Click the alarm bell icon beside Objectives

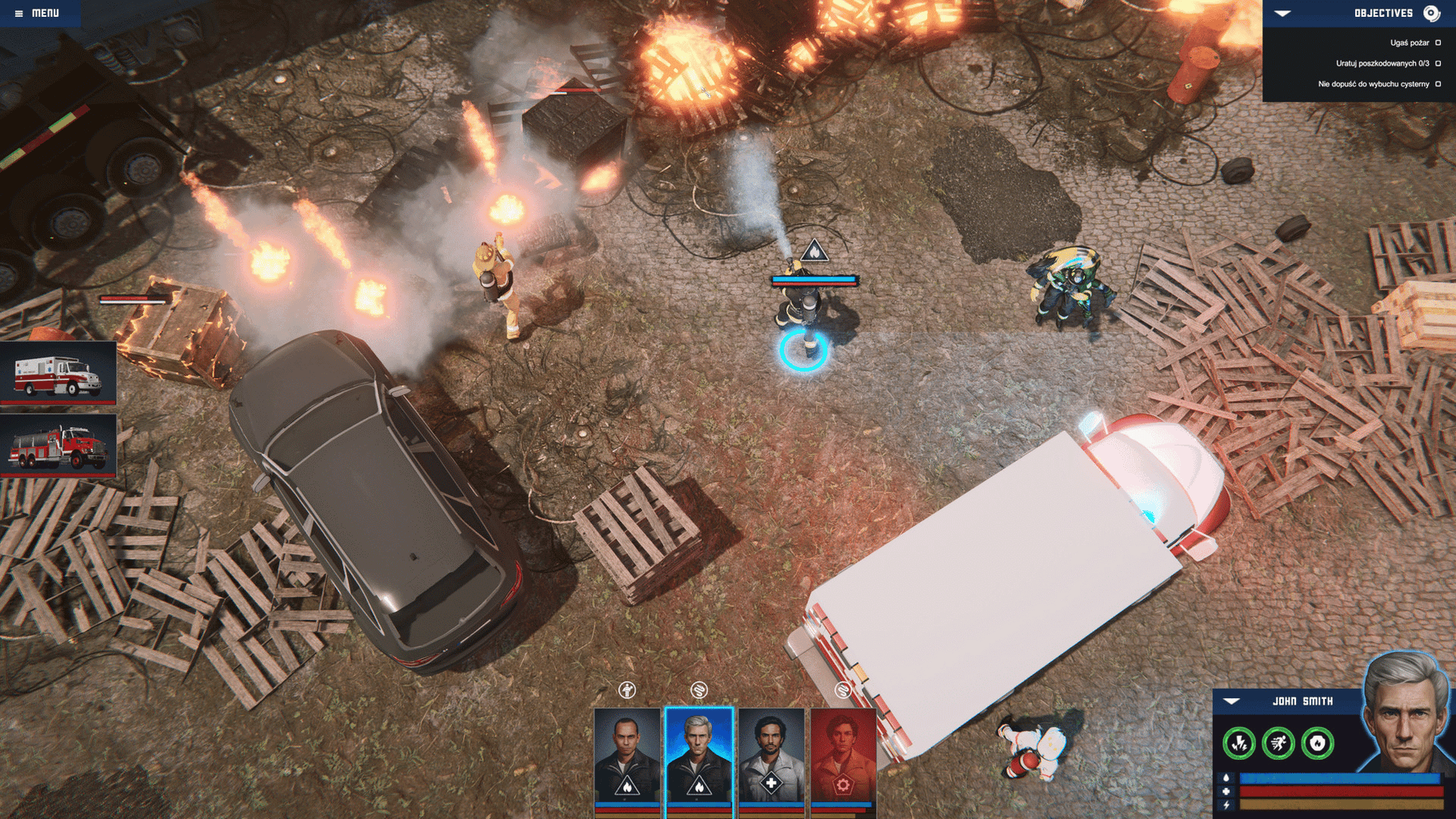(x=1431, y=14)
